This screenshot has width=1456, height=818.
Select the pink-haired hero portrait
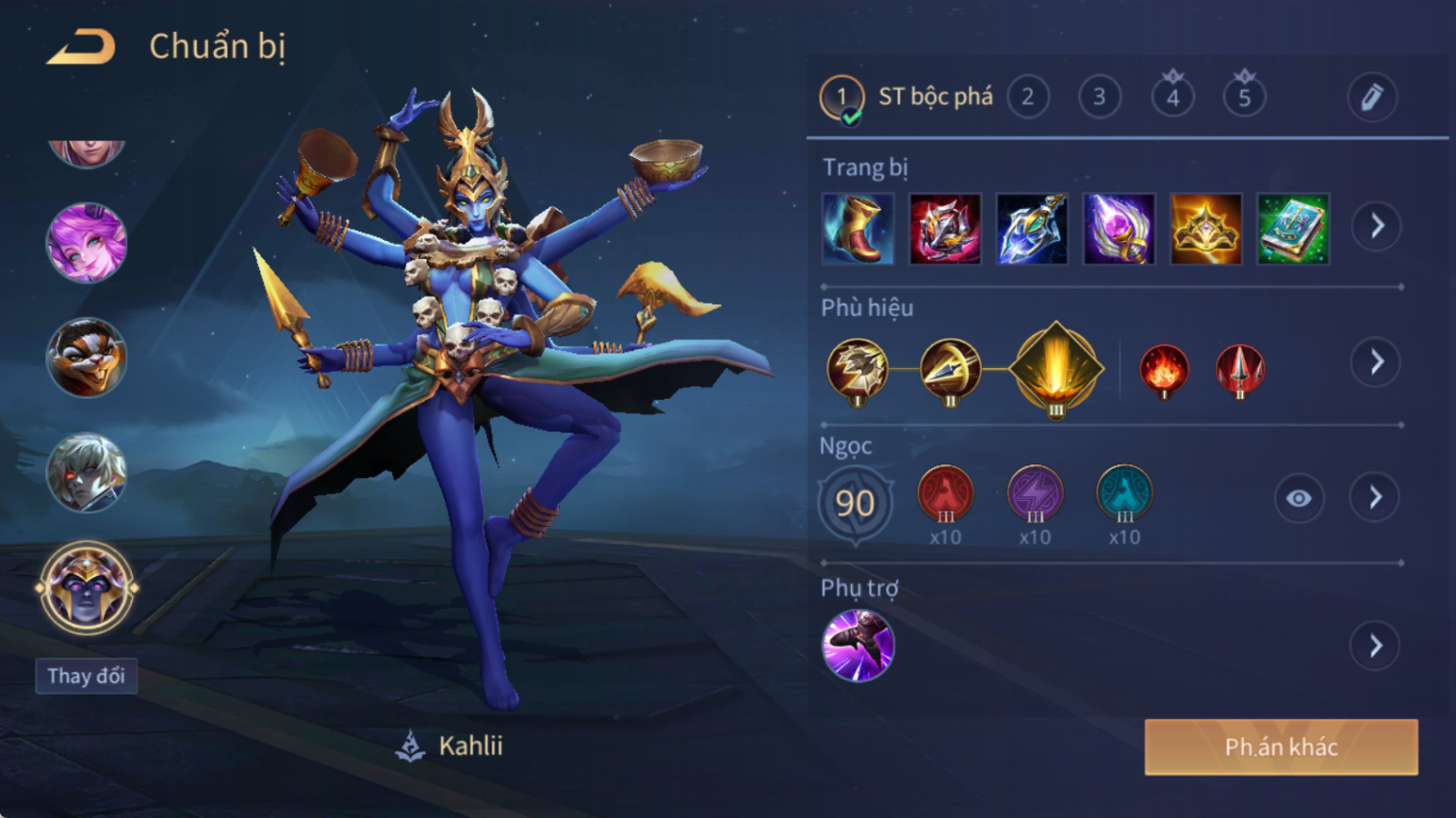[87, 243]
